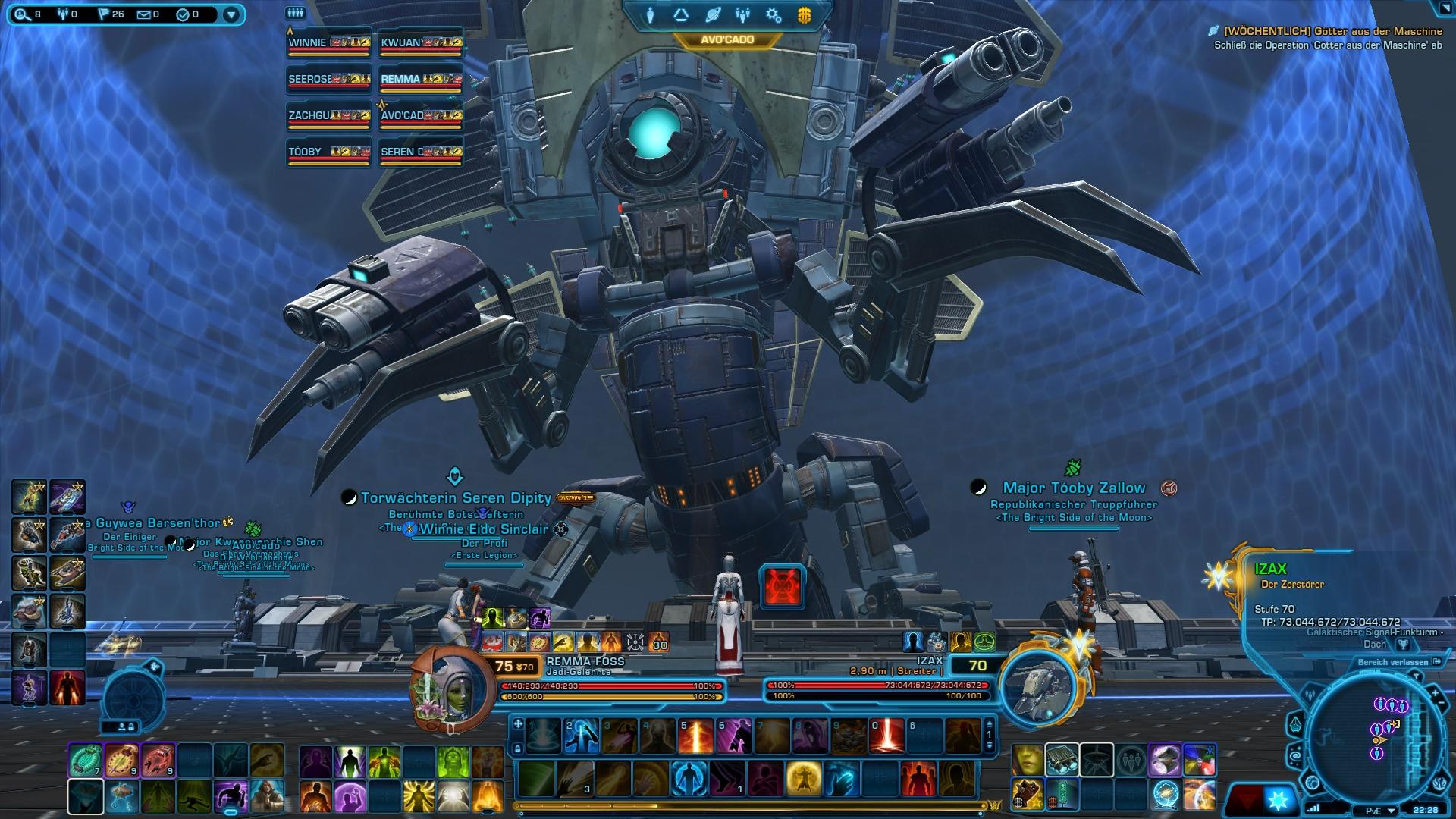The height and width of the screenshot is (819, 1456).
Task: Open the settings gear menu
Action: tap(773, 15)
